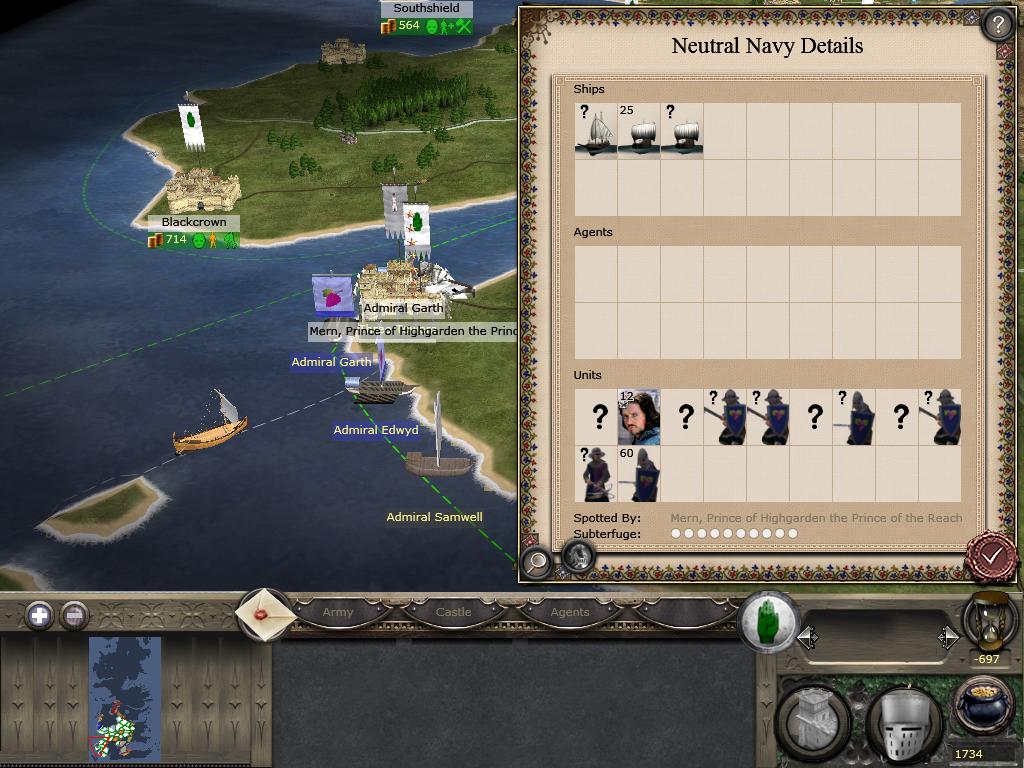
Task: Click the right arrow selection cycler
Action: coord(947,638)
